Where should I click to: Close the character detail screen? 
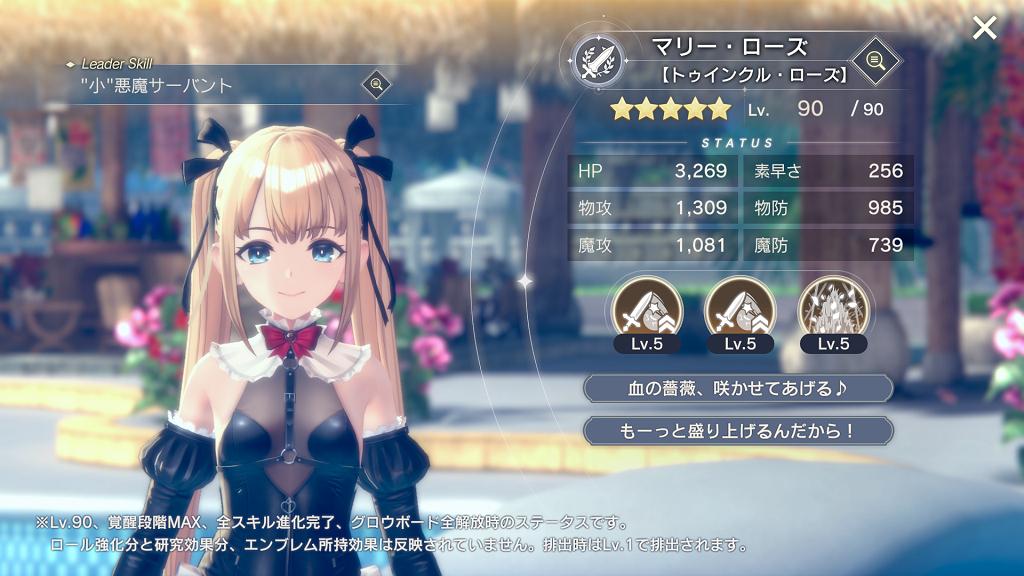pyautogui.click(x=984, y=28)
